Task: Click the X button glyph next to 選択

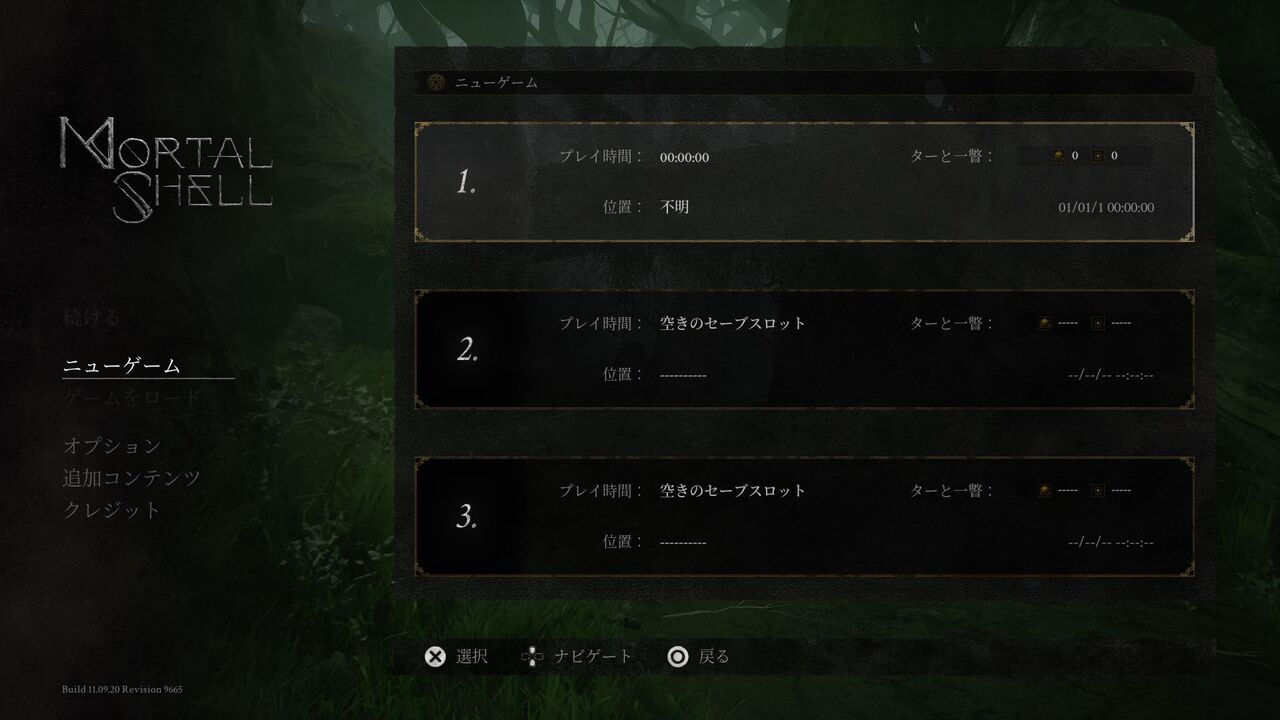Action: (x=434, y=656)
